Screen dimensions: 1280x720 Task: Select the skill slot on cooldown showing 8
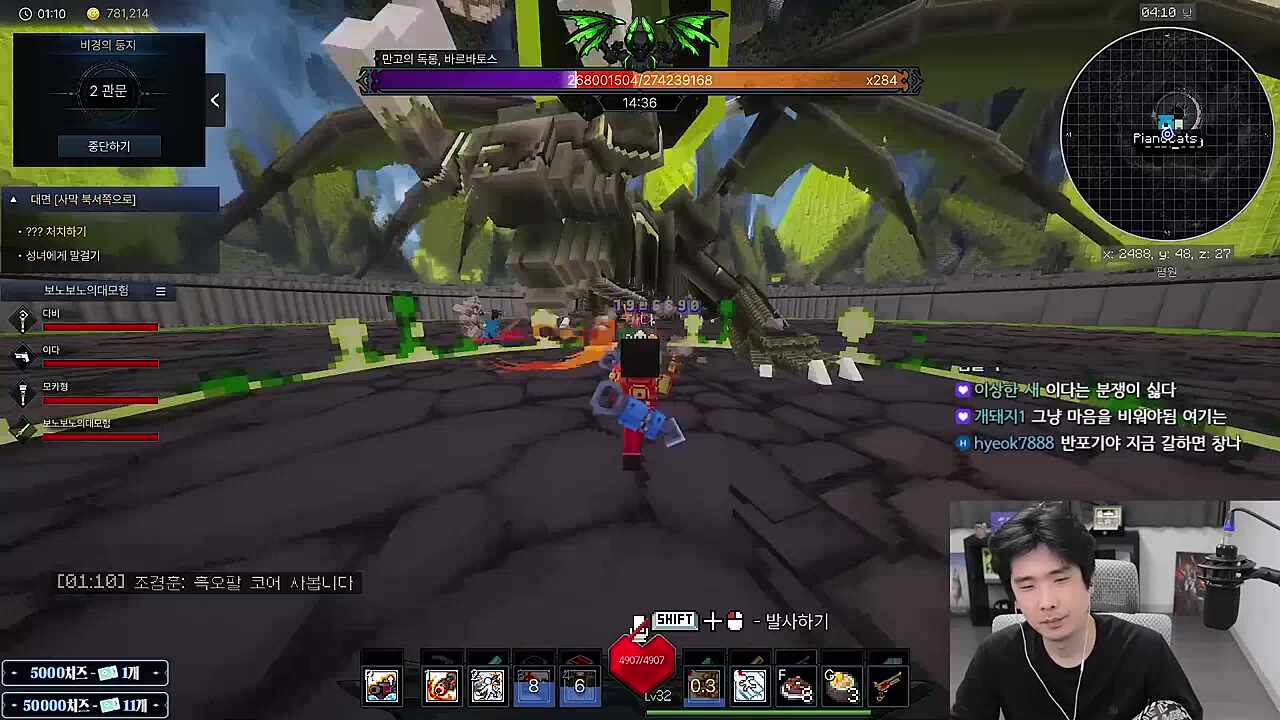click(x=534, y=685)
